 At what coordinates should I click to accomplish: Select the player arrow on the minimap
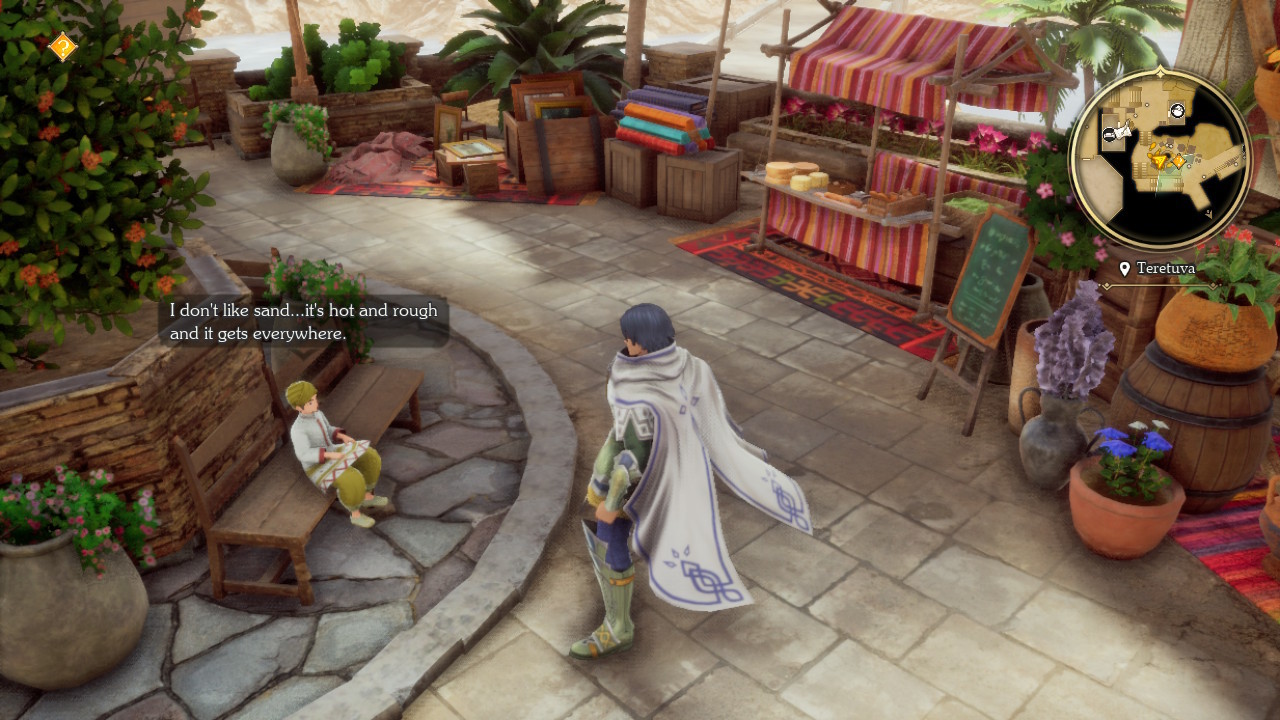tap(1158, 160)
